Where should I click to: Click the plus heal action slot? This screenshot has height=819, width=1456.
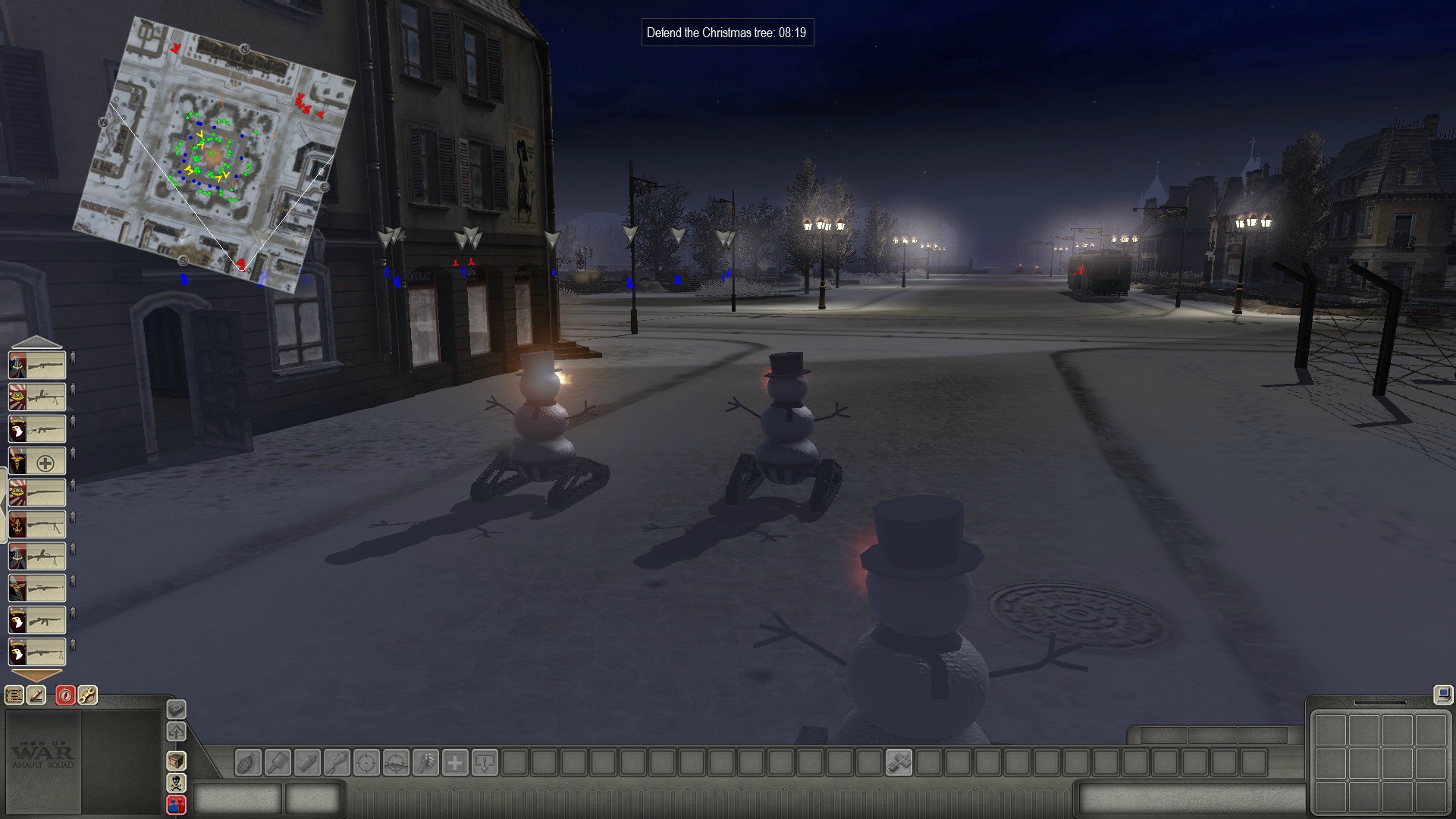(455, 762)
